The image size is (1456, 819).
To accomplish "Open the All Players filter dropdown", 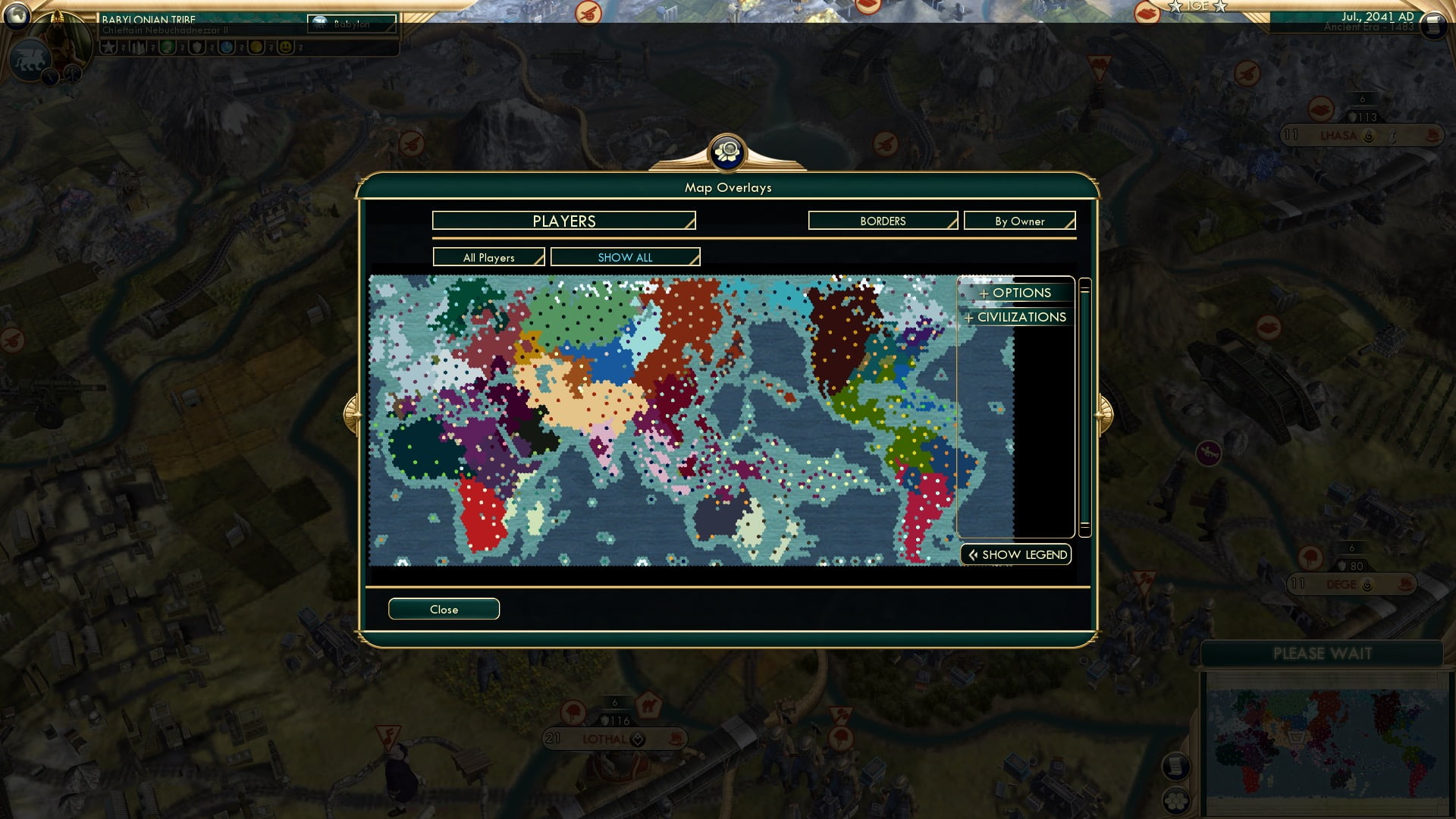I will [x=488, y=257].
